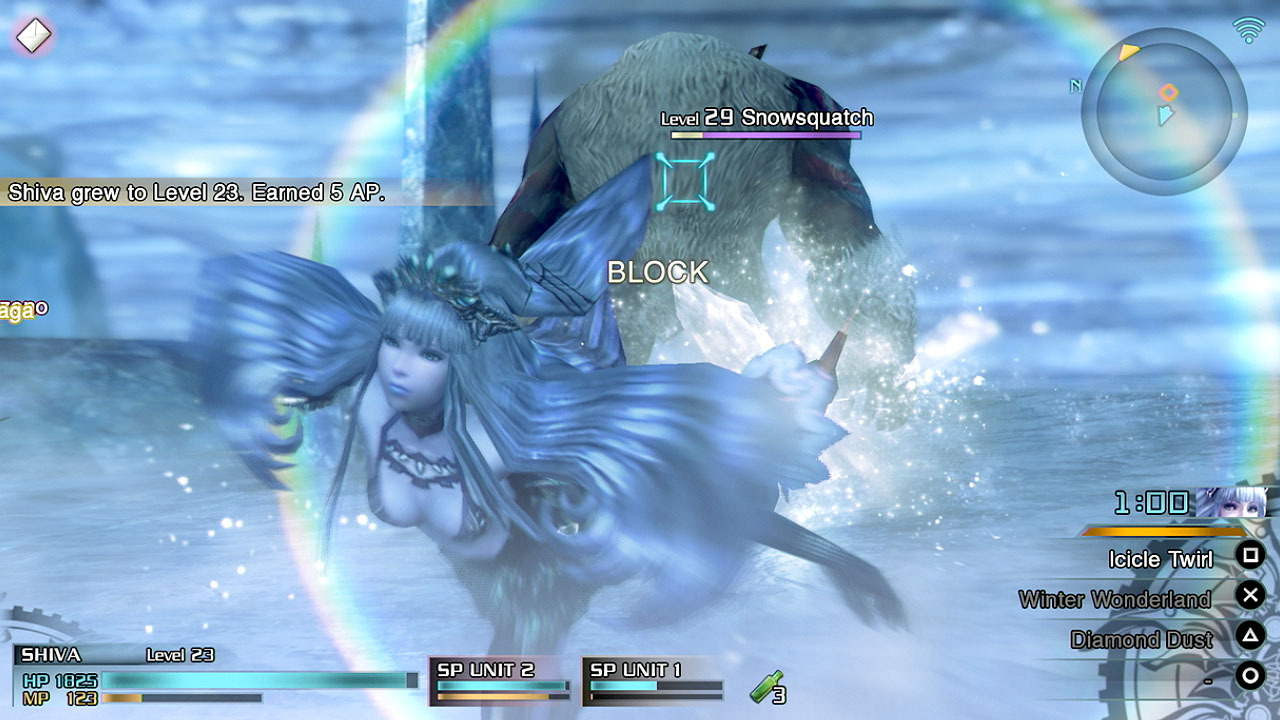This screenshot has width=1280, height=720.
Task: Open the mail envelope notification icon
Action: click(32, 36)
